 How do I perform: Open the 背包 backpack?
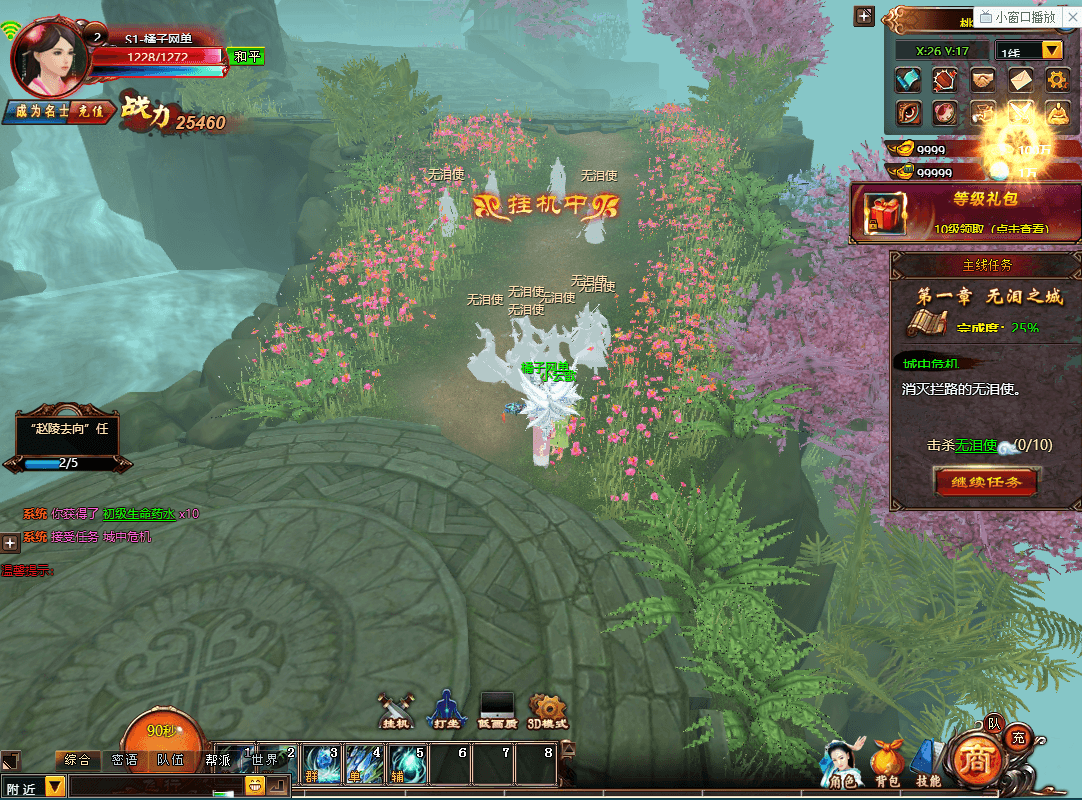tap(887, 763)
